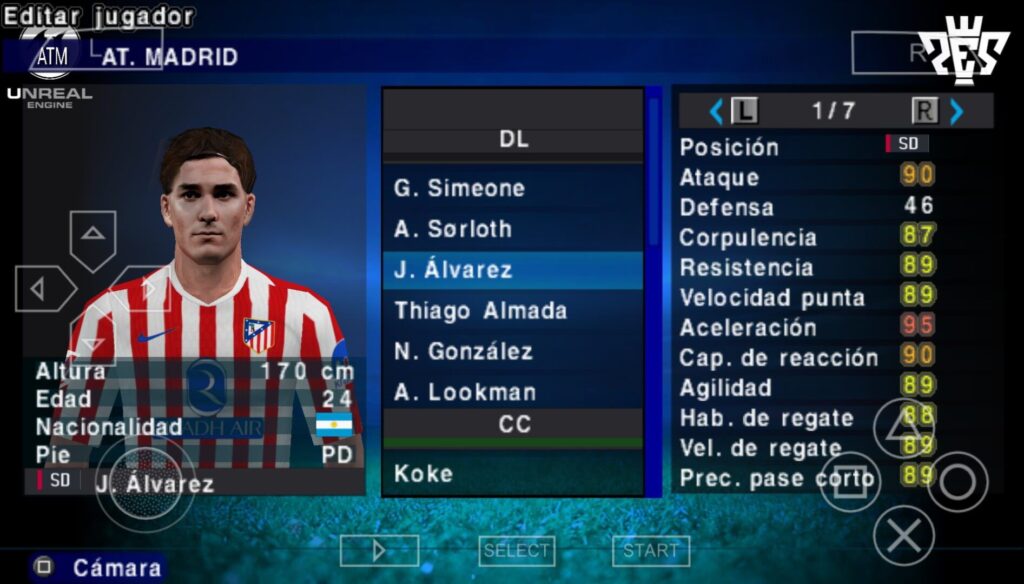Open the Posición attribute row
This screenshot has width=1024, height=584.
tap(806, 146)
